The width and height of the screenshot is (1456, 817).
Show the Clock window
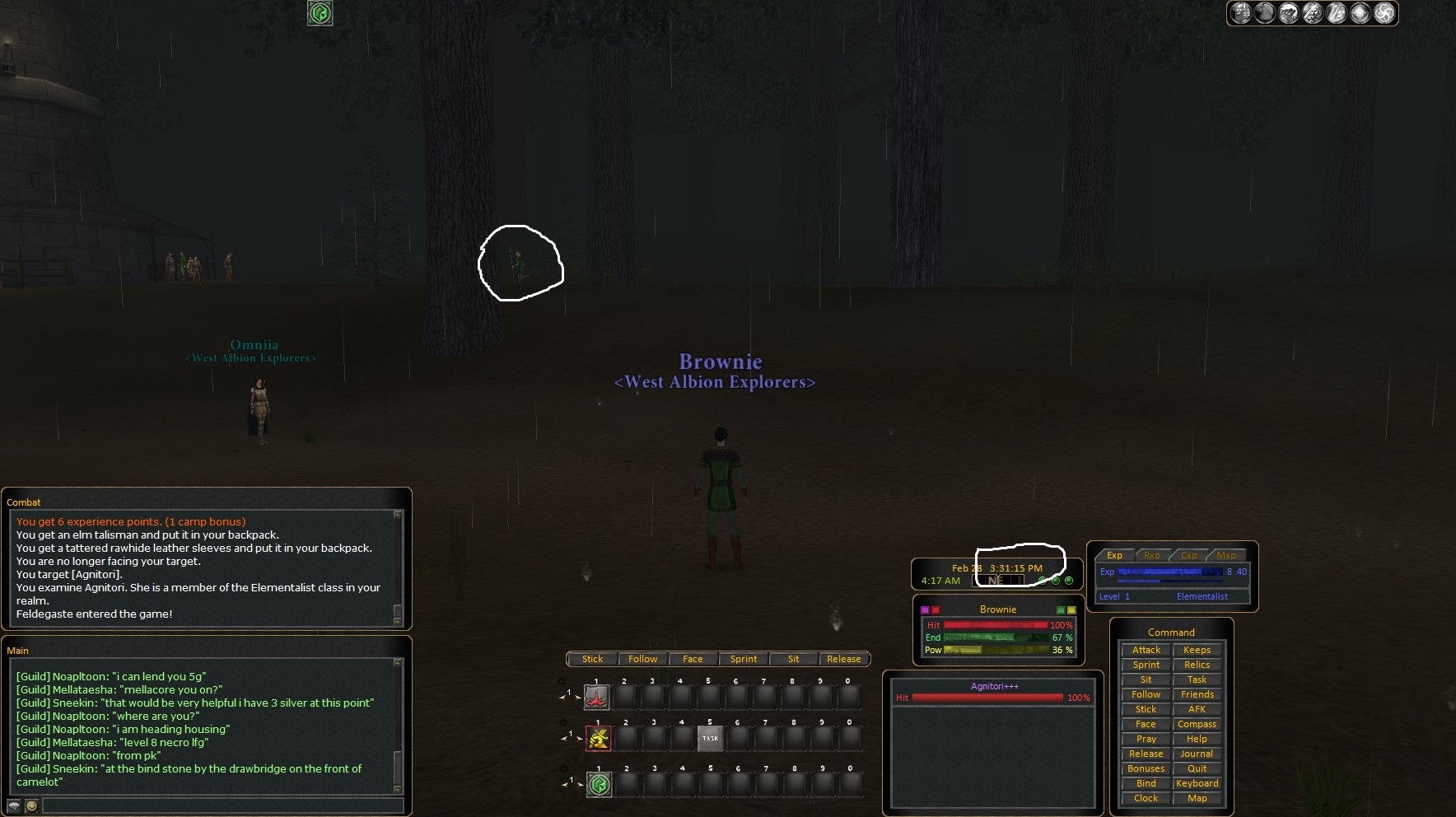[x=1146, y=798]
